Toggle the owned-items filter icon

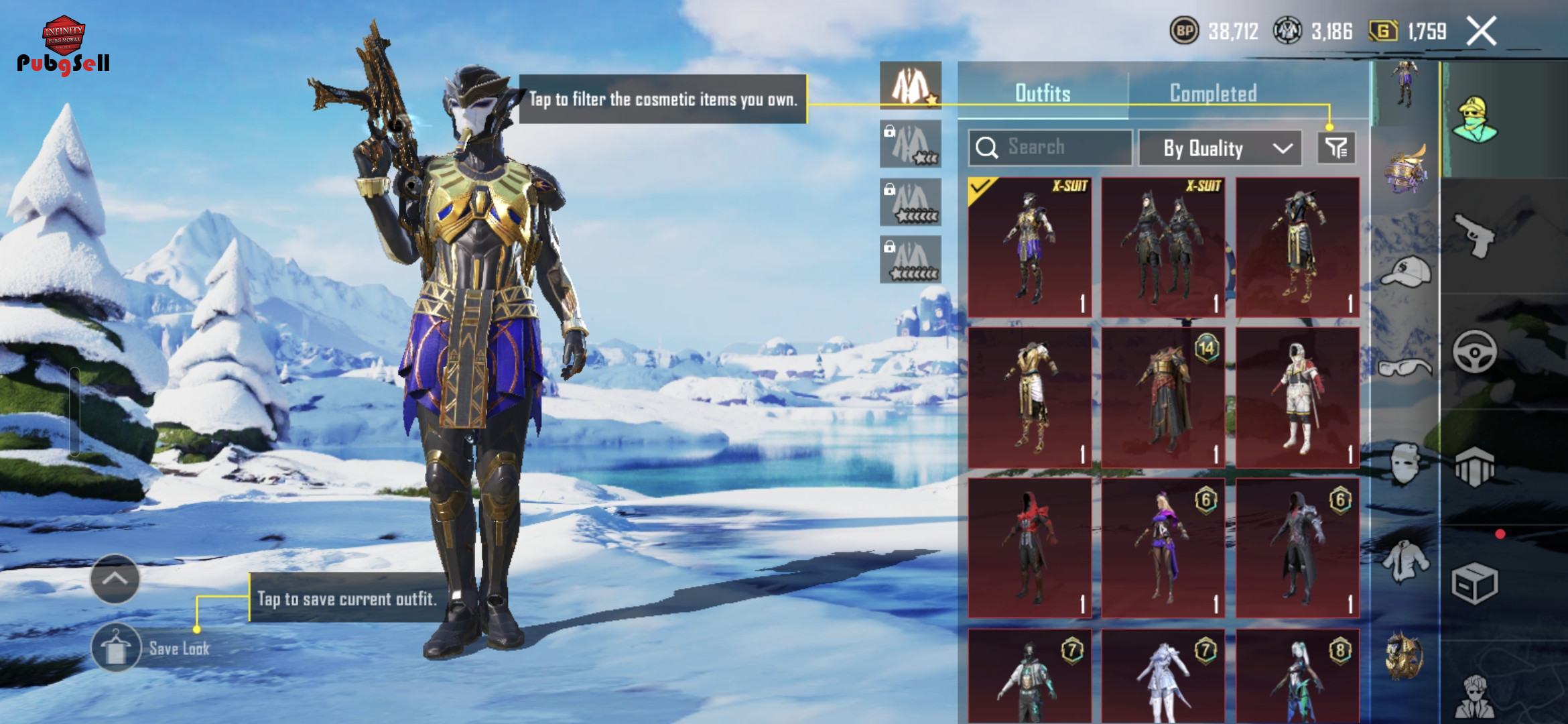point(1337,148)
